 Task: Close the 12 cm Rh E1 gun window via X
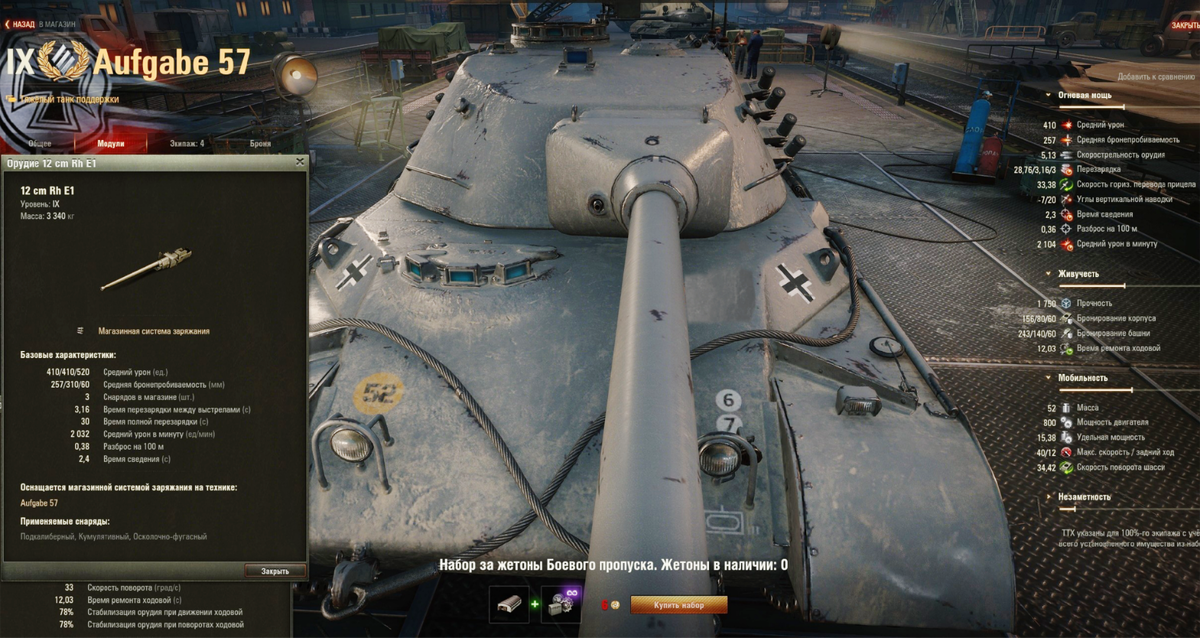pyautogui.click(x=300, y=162)
